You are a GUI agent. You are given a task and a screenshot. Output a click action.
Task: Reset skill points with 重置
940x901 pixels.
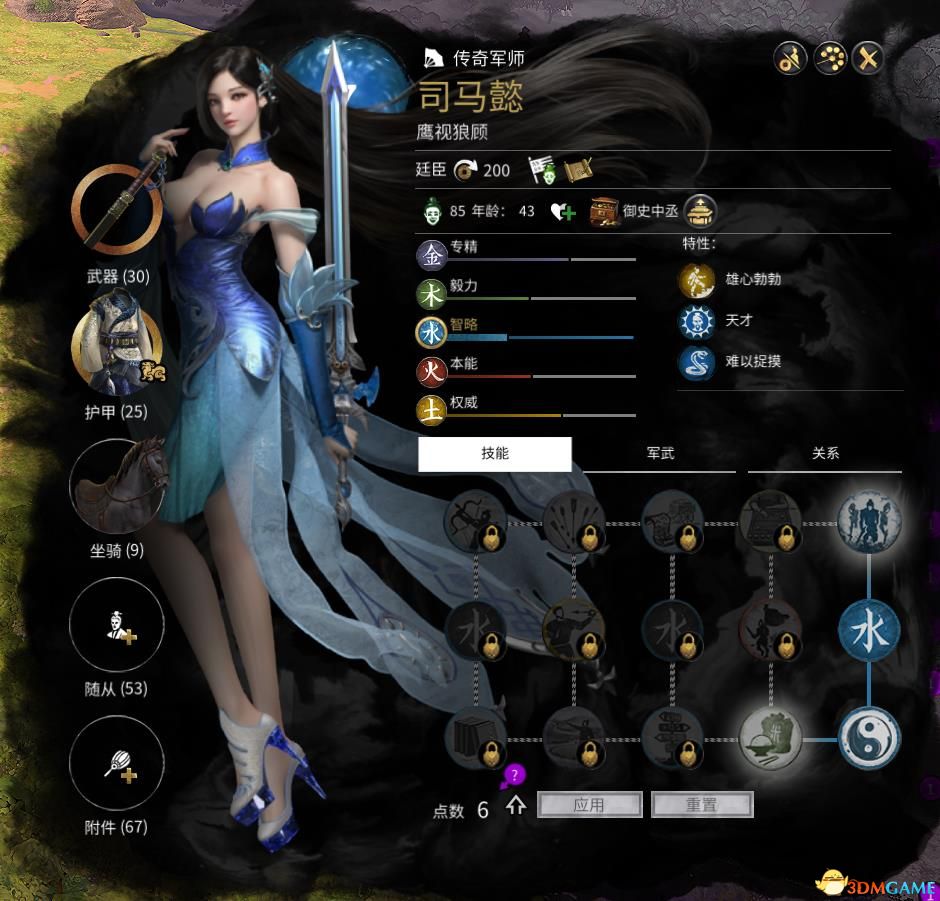pyautogui.click(x=702, y=805)
